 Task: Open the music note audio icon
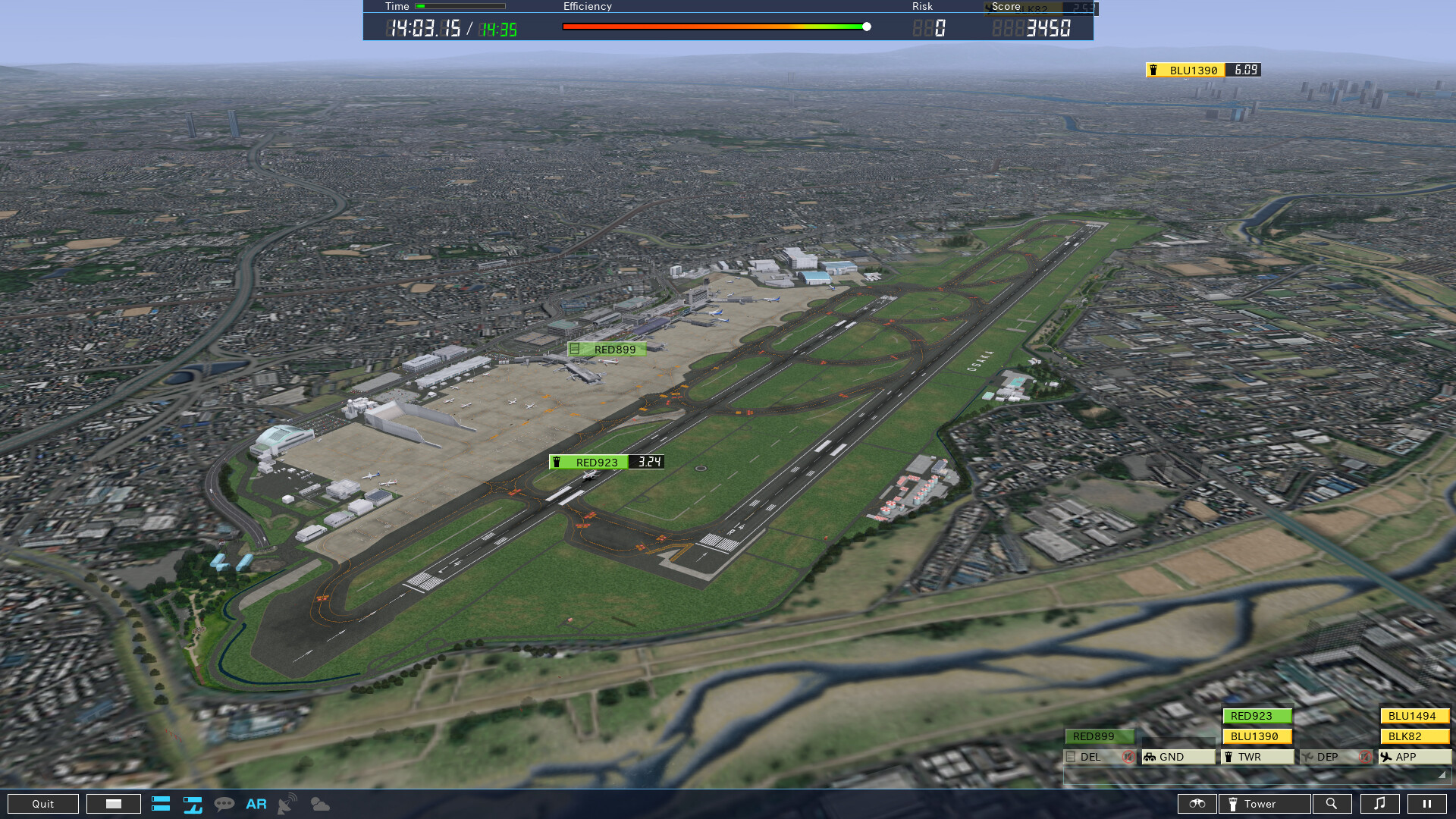(1381, 804)
